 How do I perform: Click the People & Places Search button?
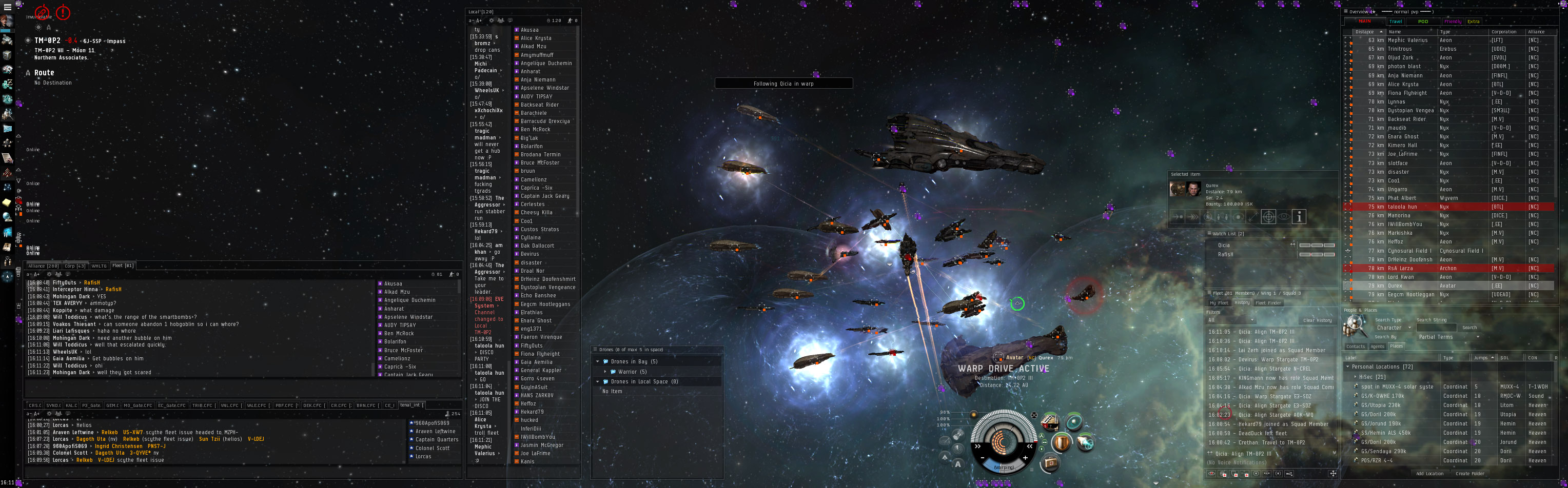[1469, 328]
